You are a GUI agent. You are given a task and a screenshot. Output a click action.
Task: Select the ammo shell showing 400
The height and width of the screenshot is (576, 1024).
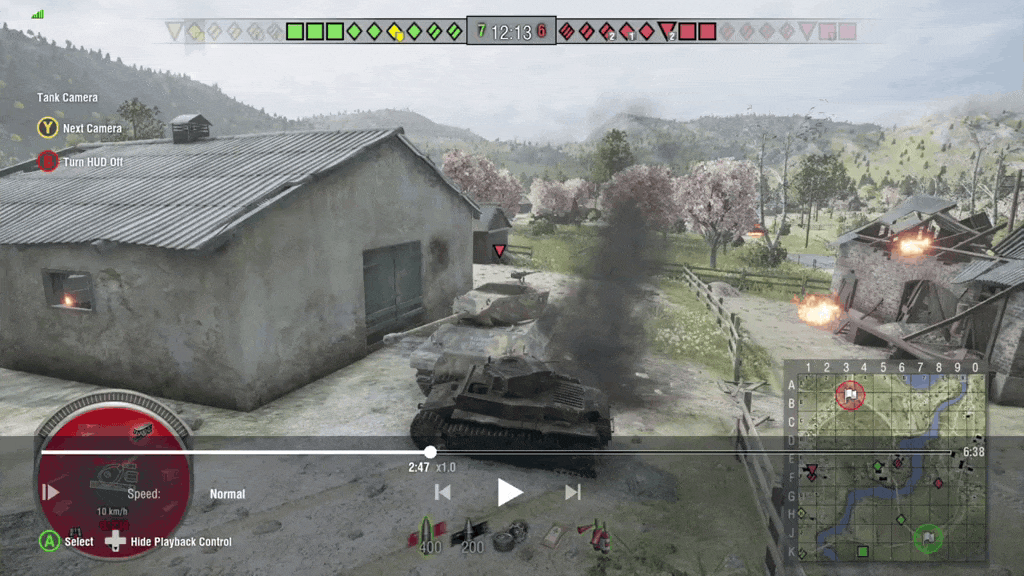click(x=428, y=534)
